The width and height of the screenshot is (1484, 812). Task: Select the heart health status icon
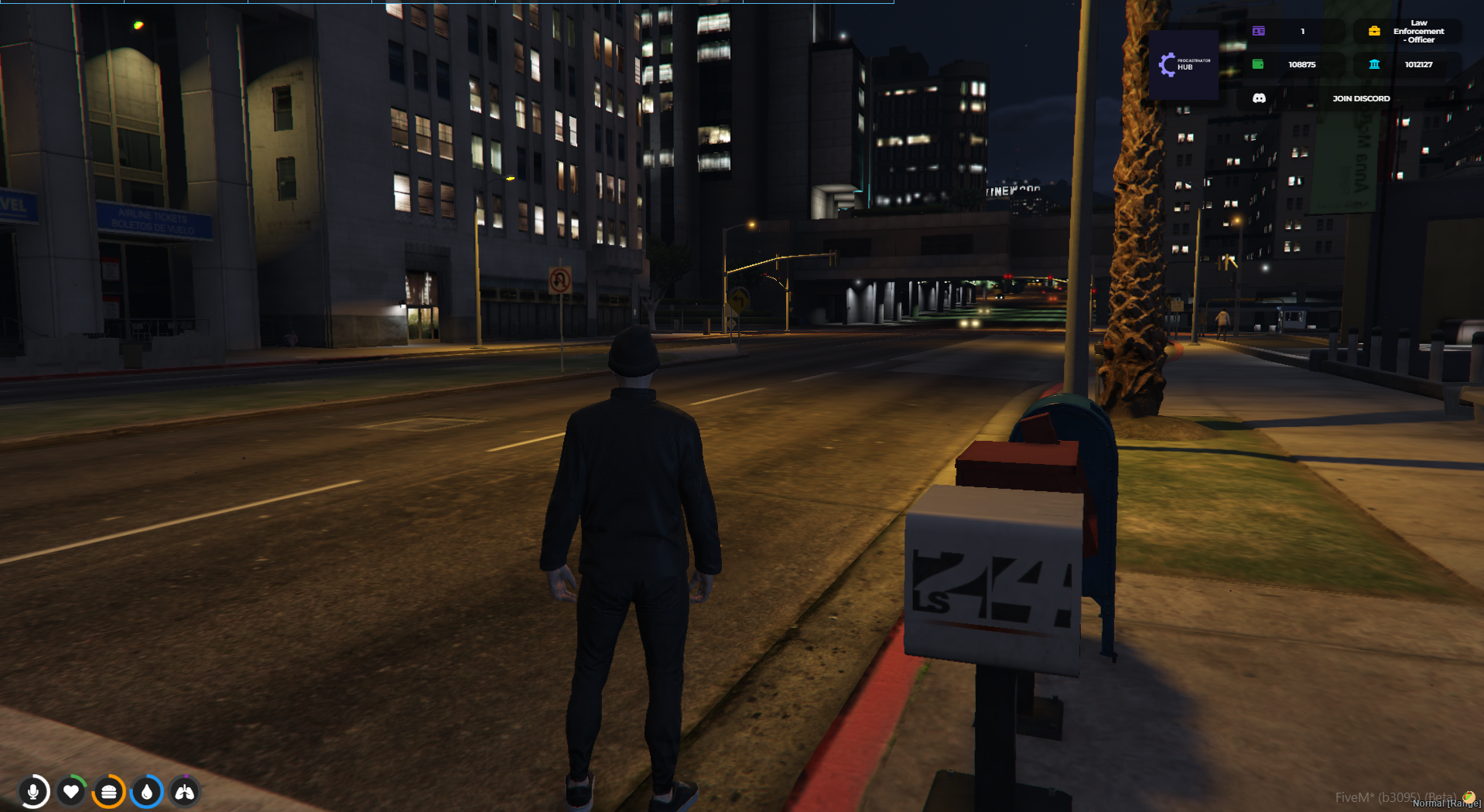[x=71, y=792]
